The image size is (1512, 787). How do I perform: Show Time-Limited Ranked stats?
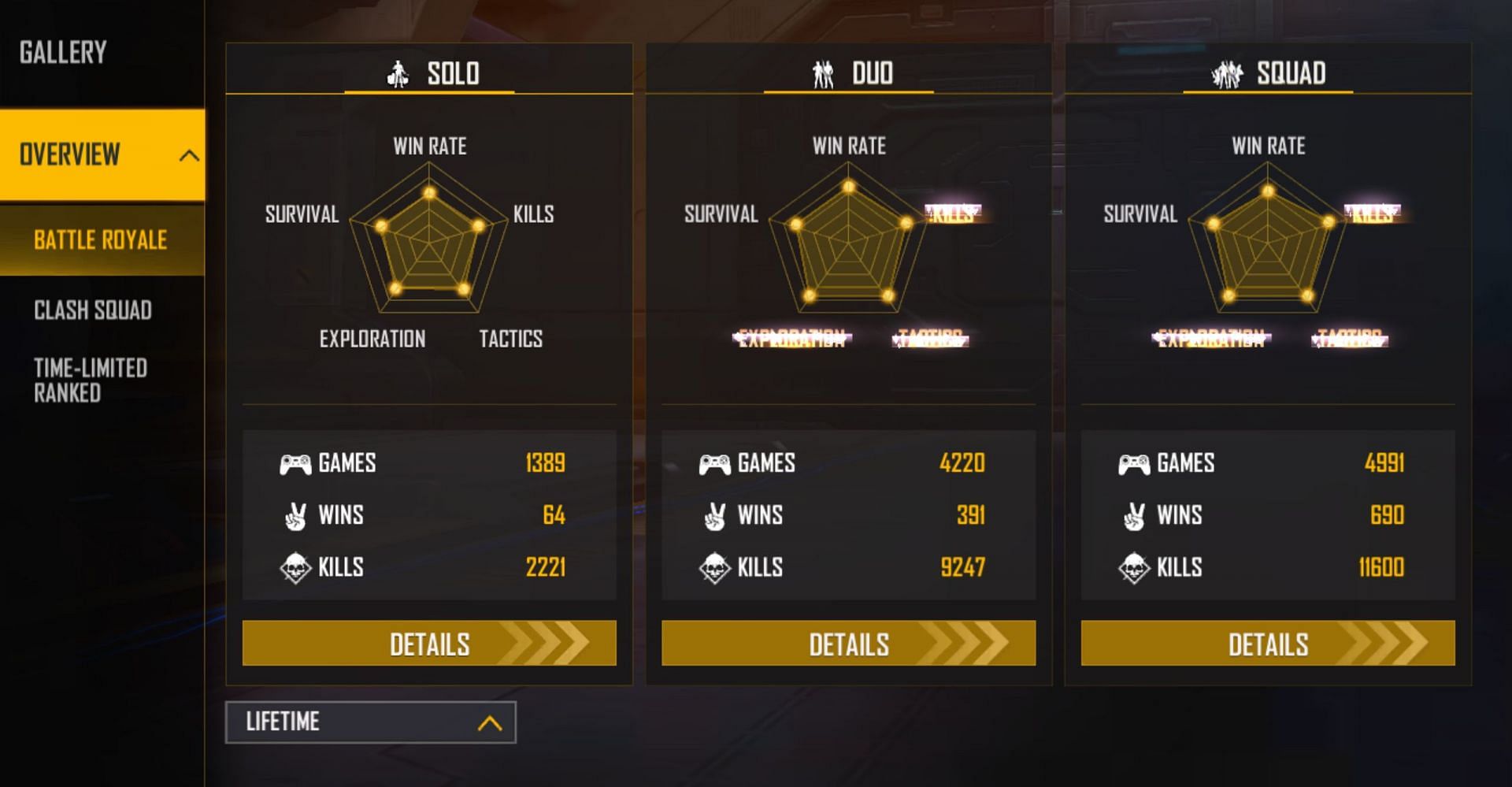91,381
